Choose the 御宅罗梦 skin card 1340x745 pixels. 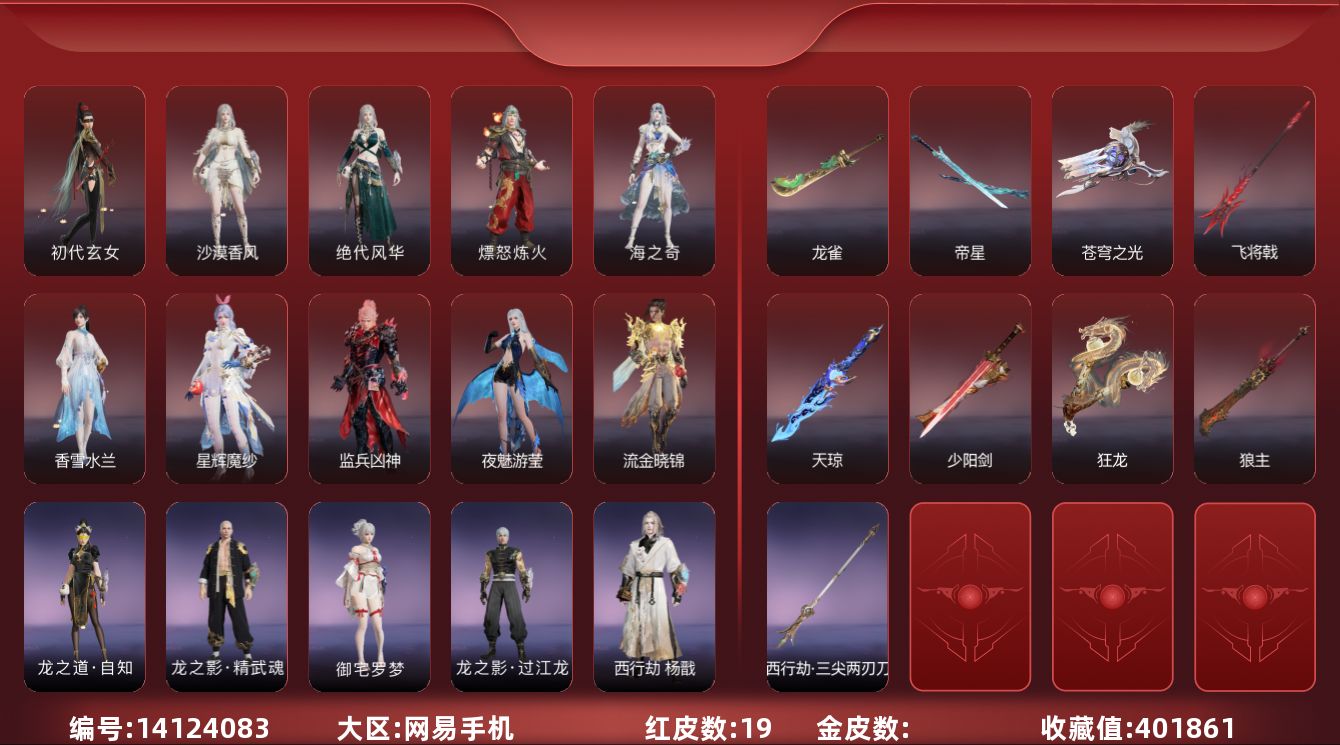click(x=369, y=596)
